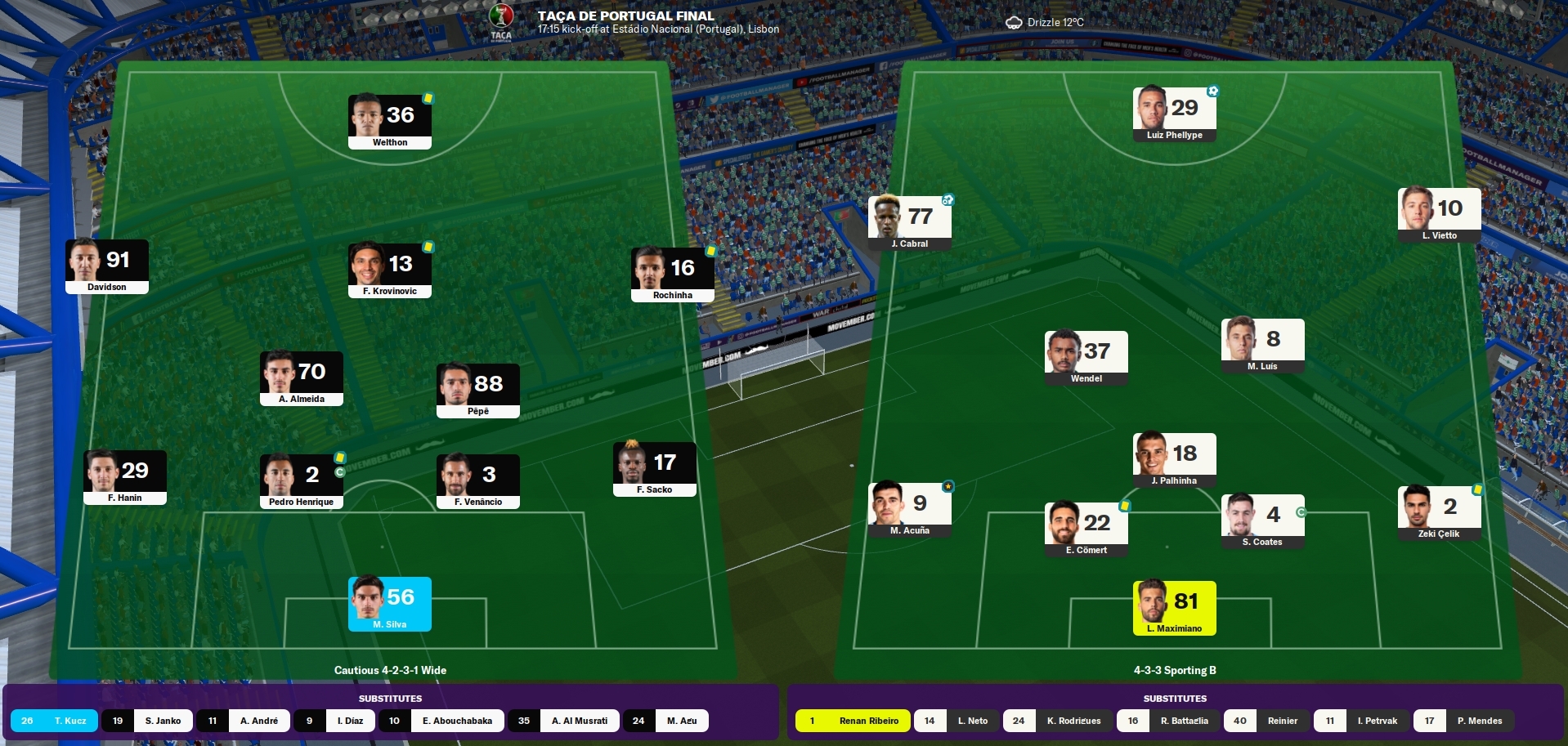The image size is (1568, 746).
Task: Click L. Vietto's number 10 card
Action: point(1440,215)
